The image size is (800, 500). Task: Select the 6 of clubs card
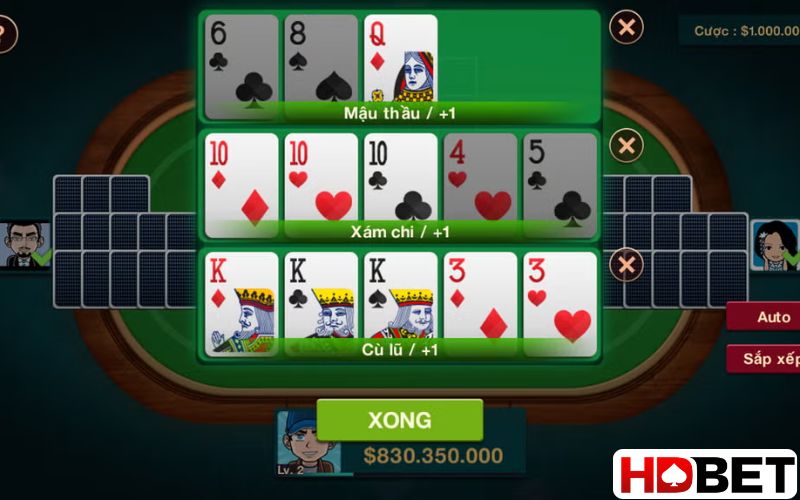pyautogui.click(x=241, y=58)
